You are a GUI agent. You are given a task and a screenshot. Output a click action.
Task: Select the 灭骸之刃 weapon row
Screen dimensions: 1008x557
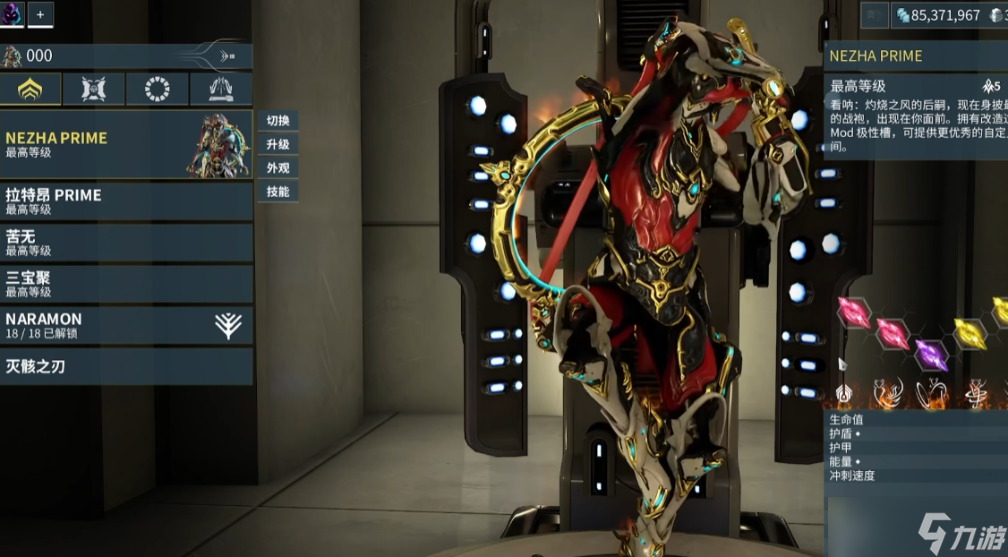pos(126,366)
